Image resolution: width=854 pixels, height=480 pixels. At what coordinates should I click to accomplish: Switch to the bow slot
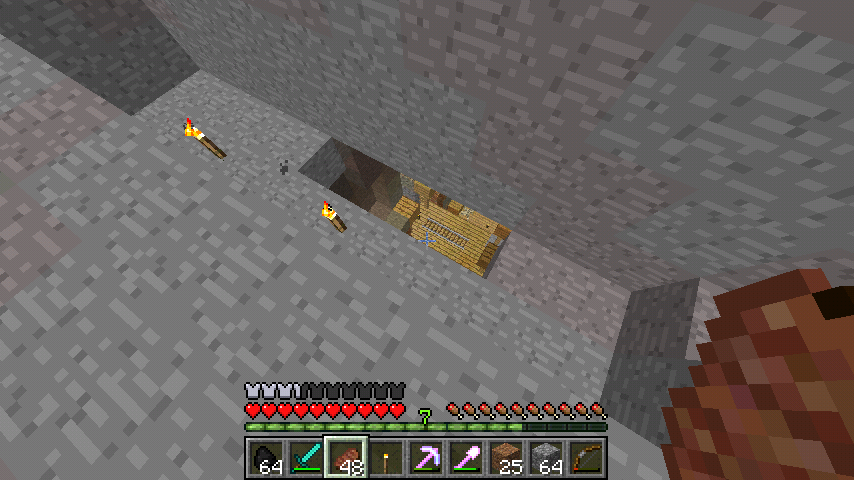[586, 458]
